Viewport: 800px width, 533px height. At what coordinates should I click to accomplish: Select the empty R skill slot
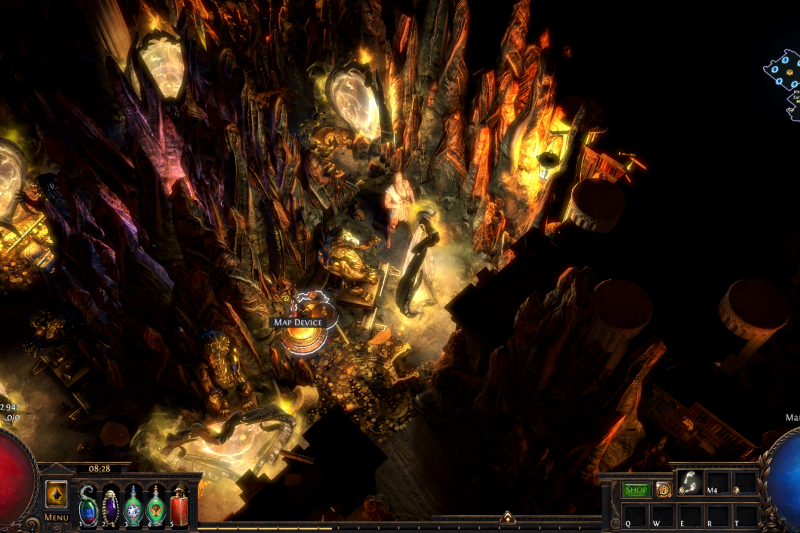[717, 516]
